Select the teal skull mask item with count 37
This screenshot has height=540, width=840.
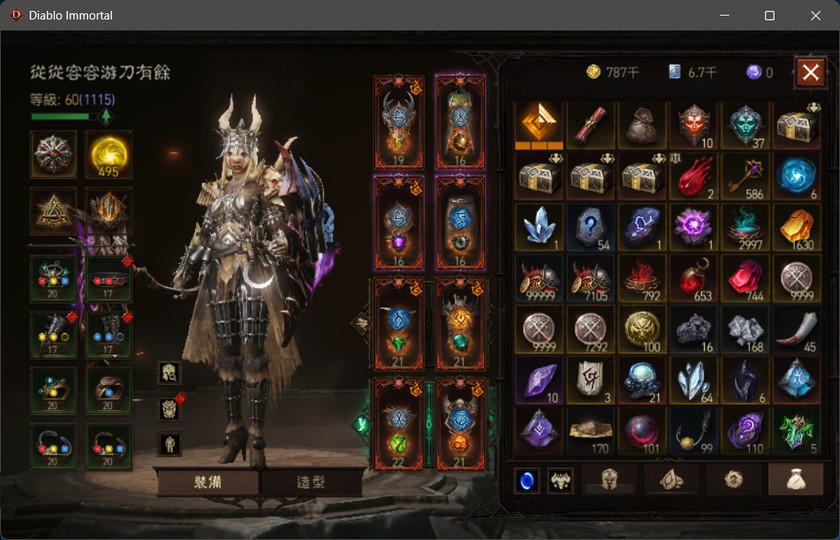coord(745,124)
